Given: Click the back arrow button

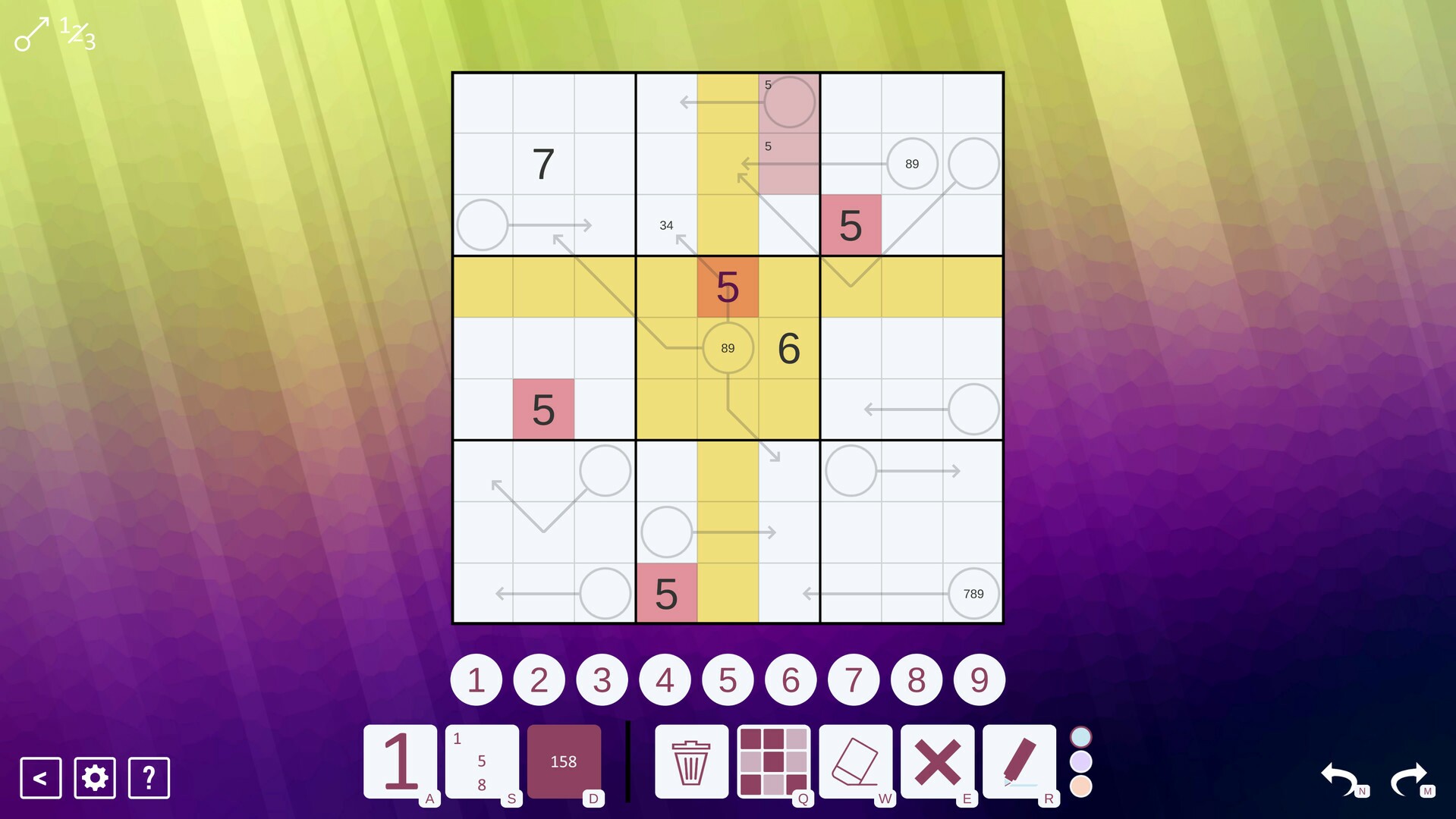Looking at the screenshot, I should tap(39, 777).
